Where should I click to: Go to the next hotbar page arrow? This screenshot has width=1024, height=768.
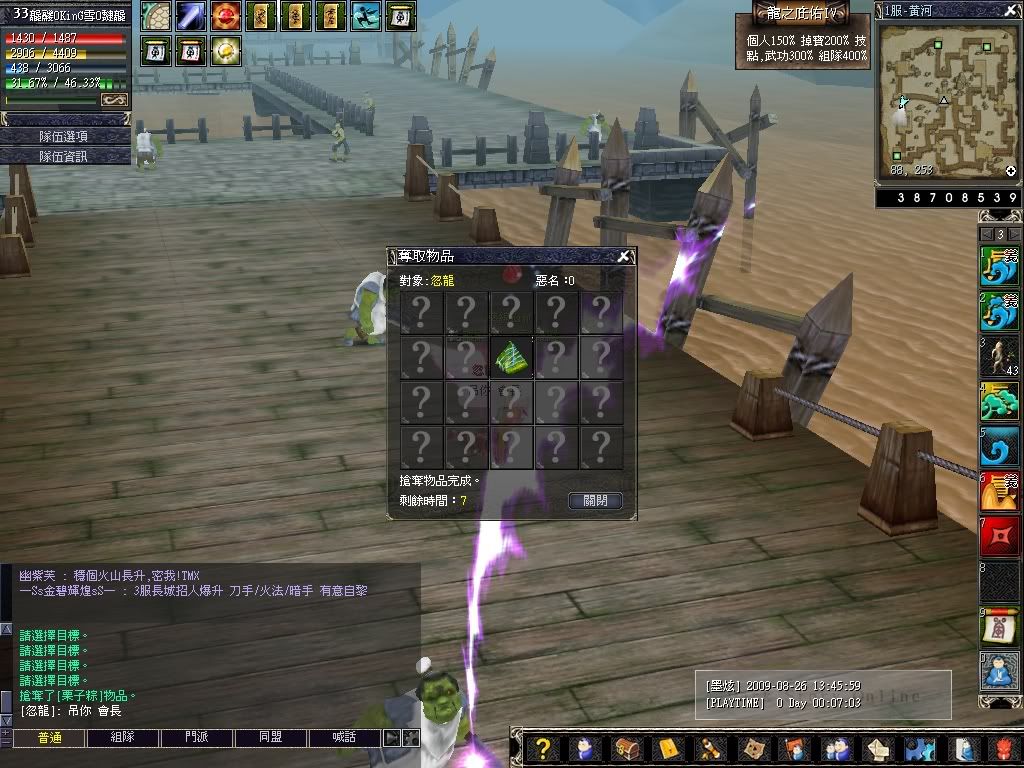(x=1014, y=233)
